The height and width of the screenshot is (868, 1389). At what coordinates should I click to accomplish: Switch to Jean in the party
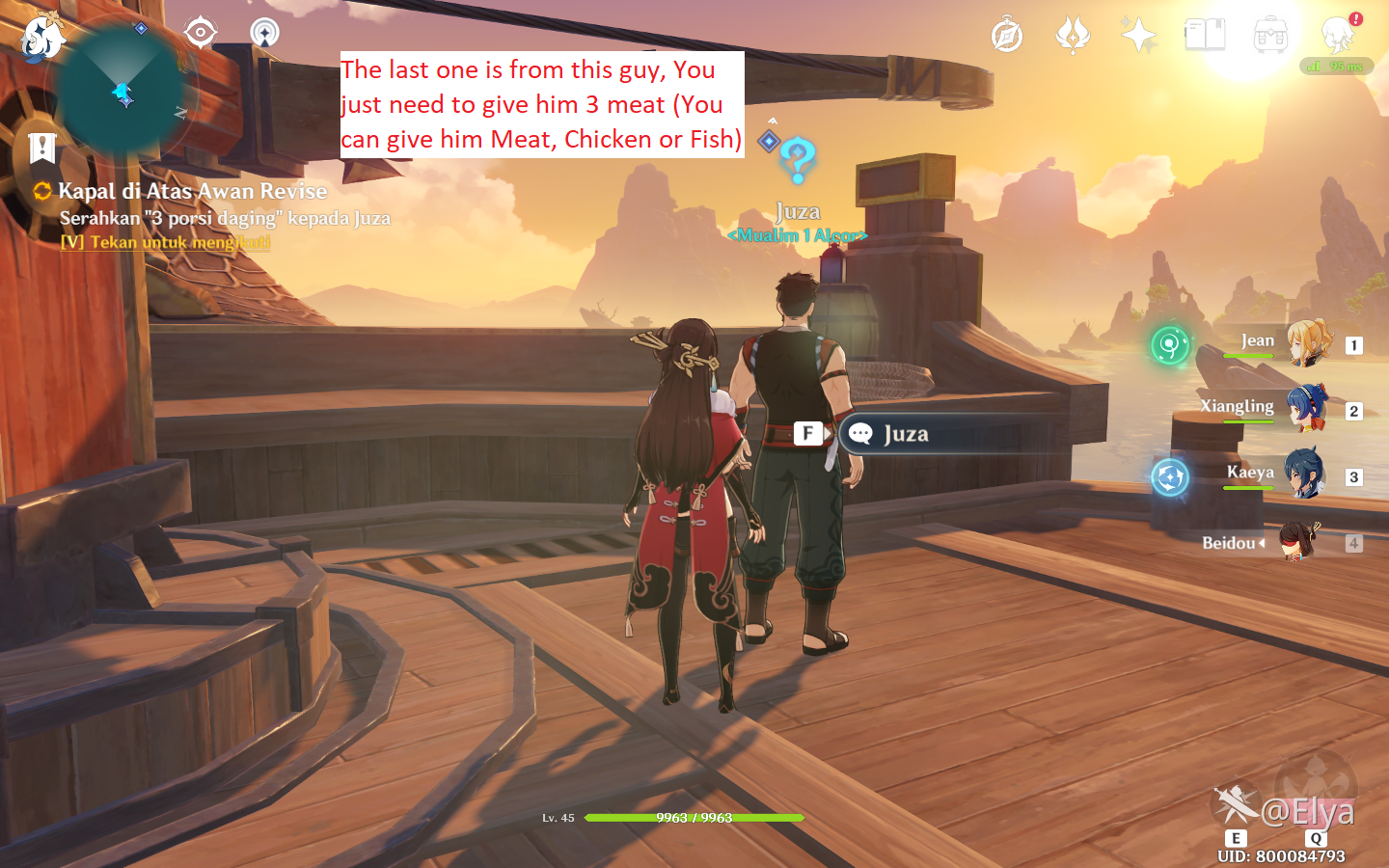pyautogui.click(x=1307, y=344)
